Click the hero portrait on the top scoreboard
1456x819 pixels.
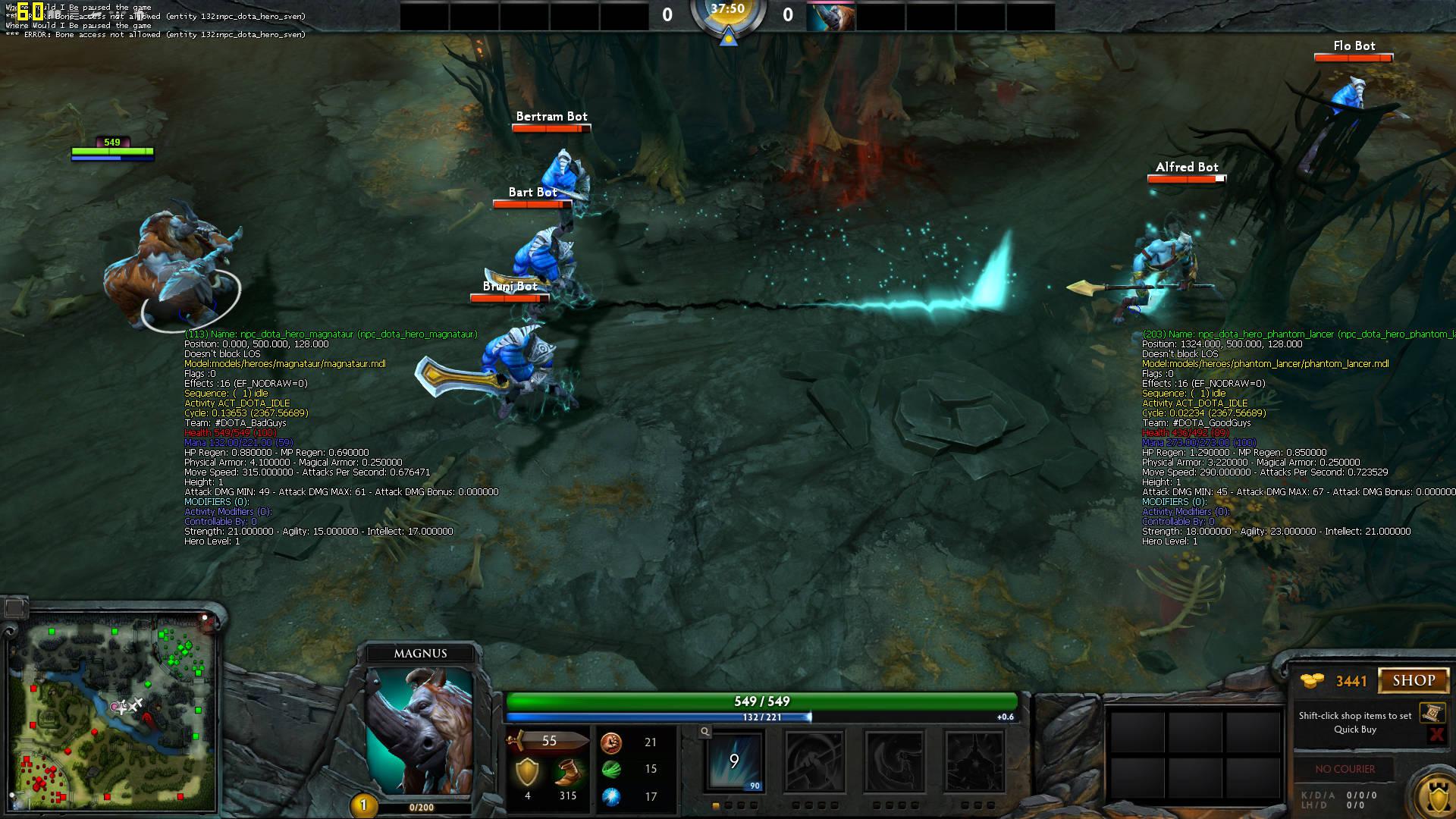pos(830,15)
